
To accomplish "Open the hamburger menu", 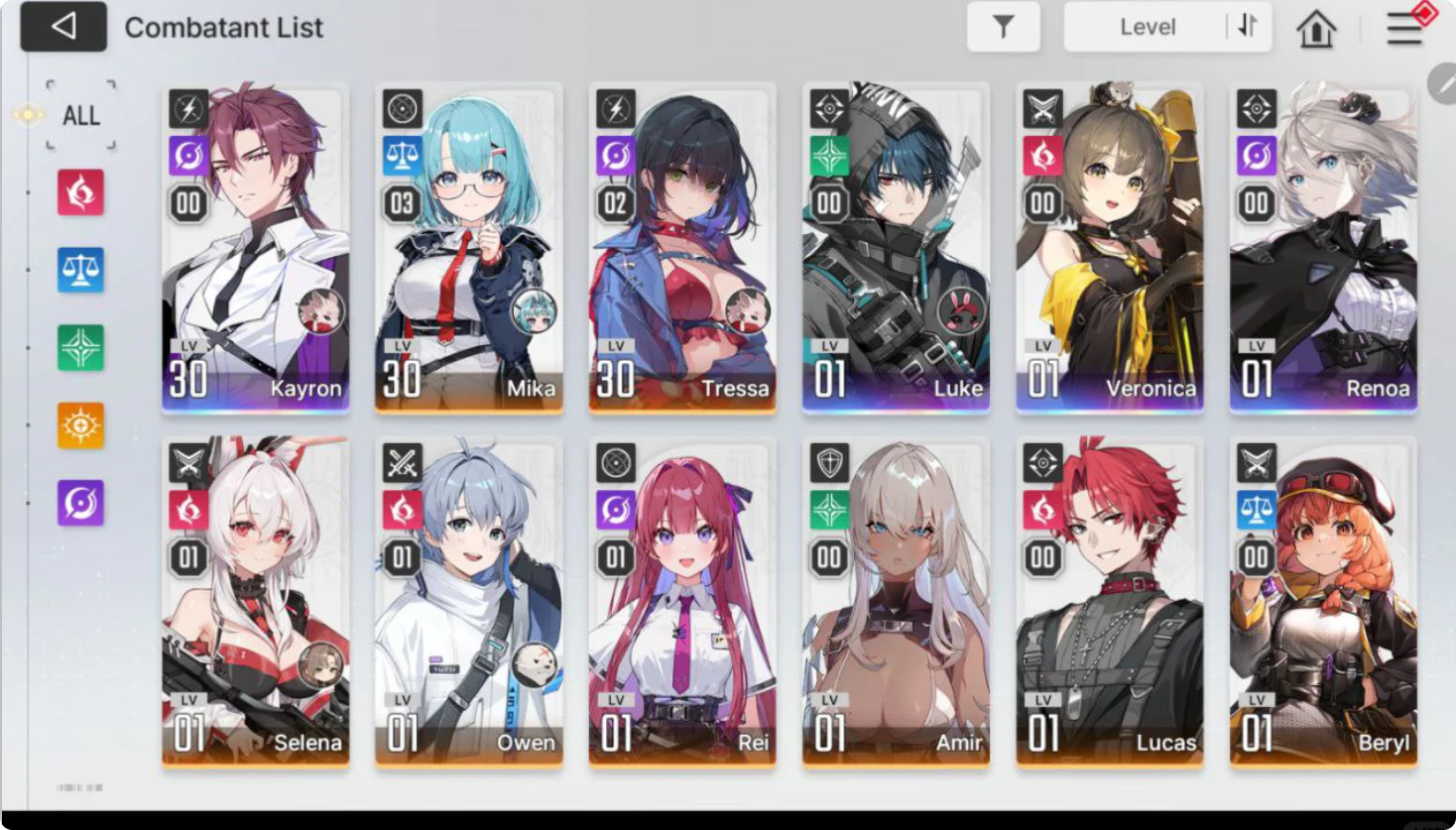I will (x=1404, y=28).
